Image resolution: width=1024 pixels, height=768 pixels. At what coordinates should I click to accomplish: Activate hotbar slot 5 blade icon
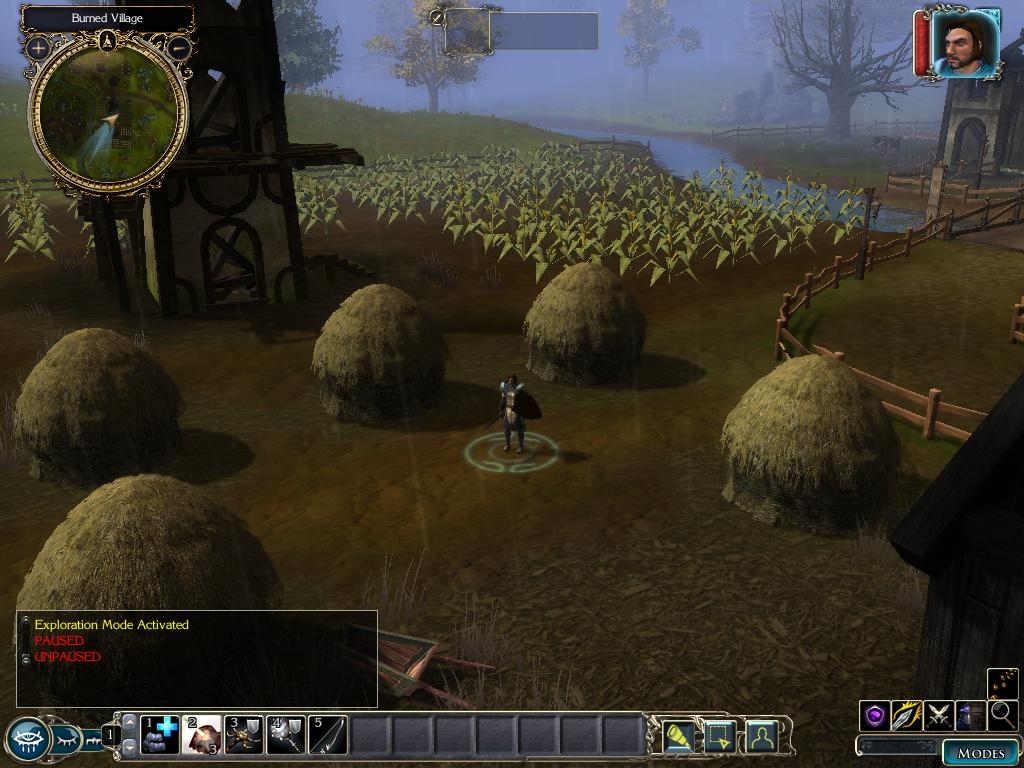click(x=328, y=735)
